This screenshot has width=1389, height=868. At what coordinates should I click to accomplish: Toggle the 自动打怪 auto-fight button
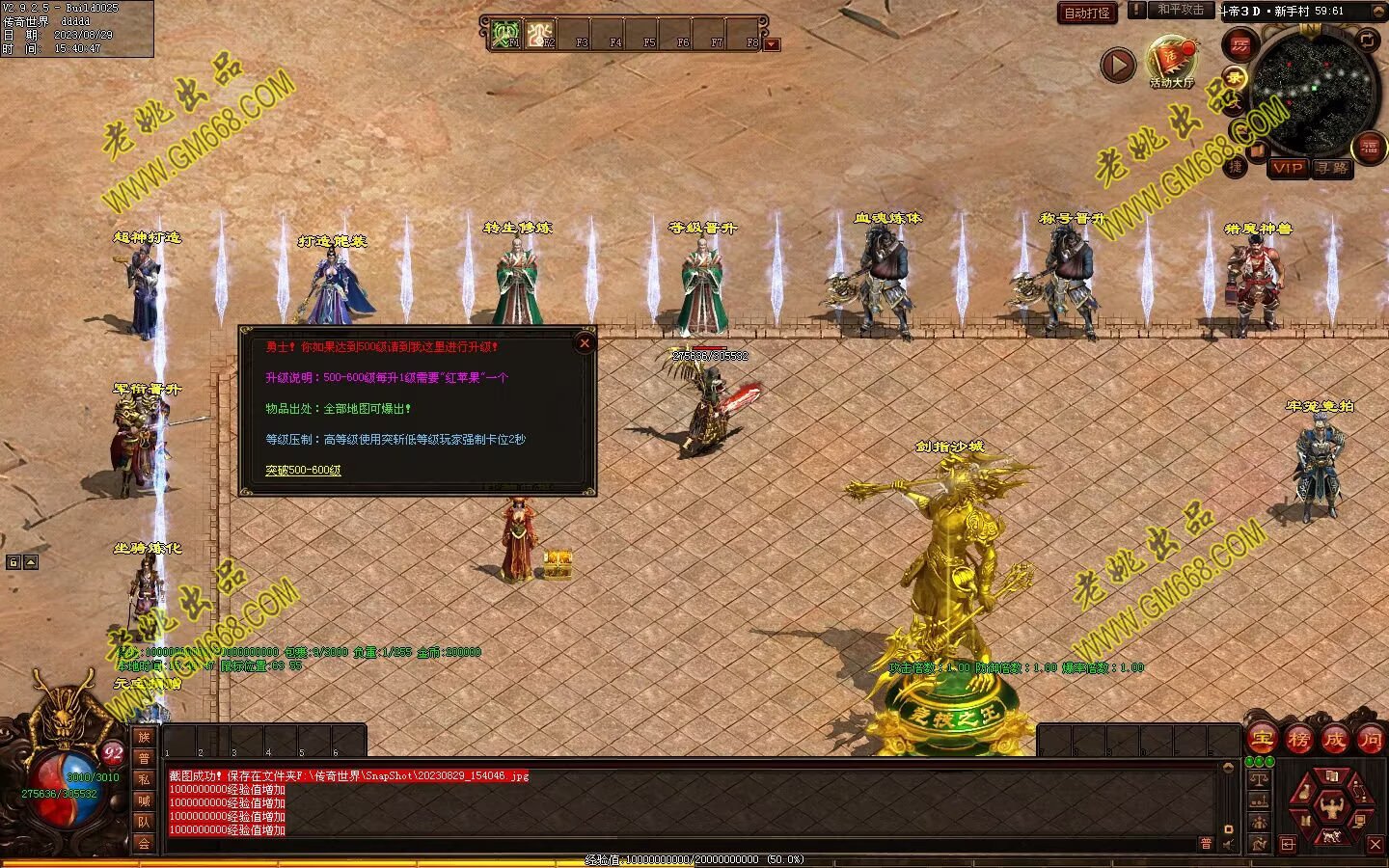[x=1087, y=13]
